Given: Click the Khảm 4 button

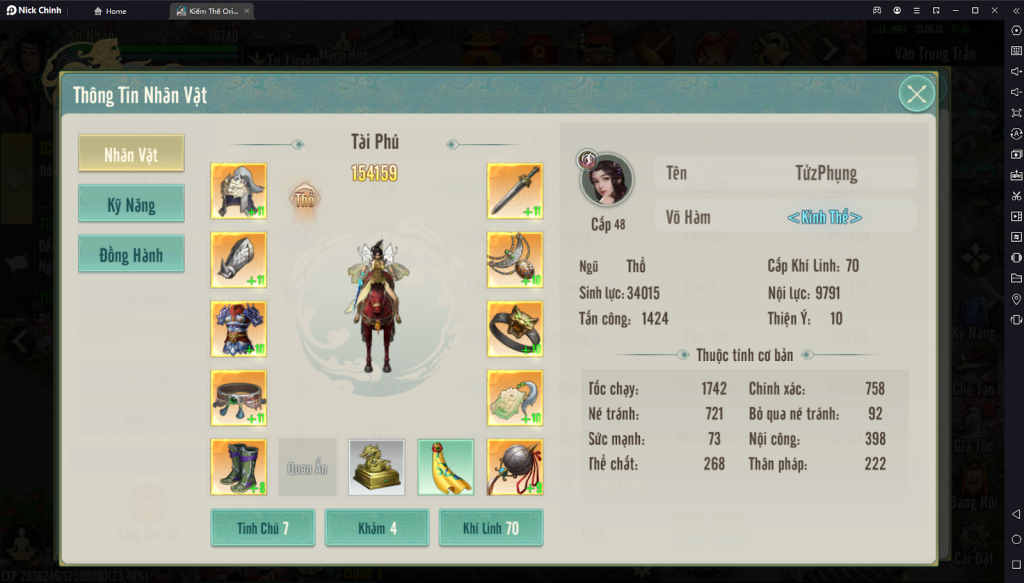Looking at the screenshot, I should (x=377, y=528).
